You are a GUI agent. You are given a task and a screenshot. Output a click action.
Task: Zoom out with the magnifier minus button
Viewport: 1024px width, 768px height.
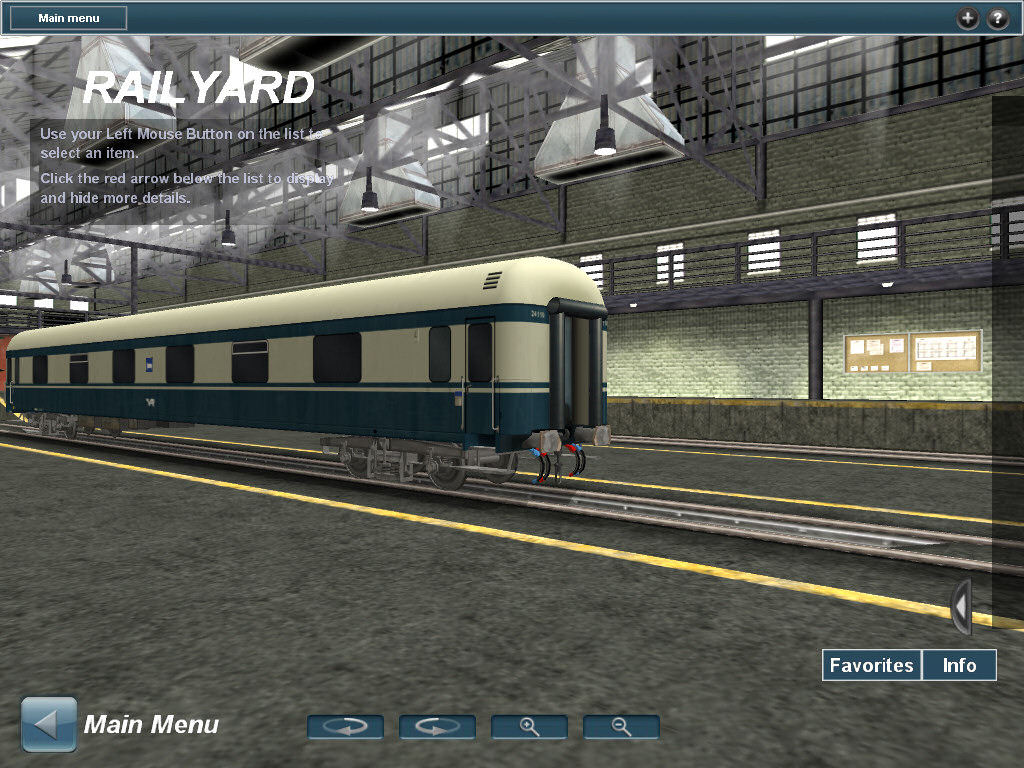pyautogui.click(x=621, y=727)
